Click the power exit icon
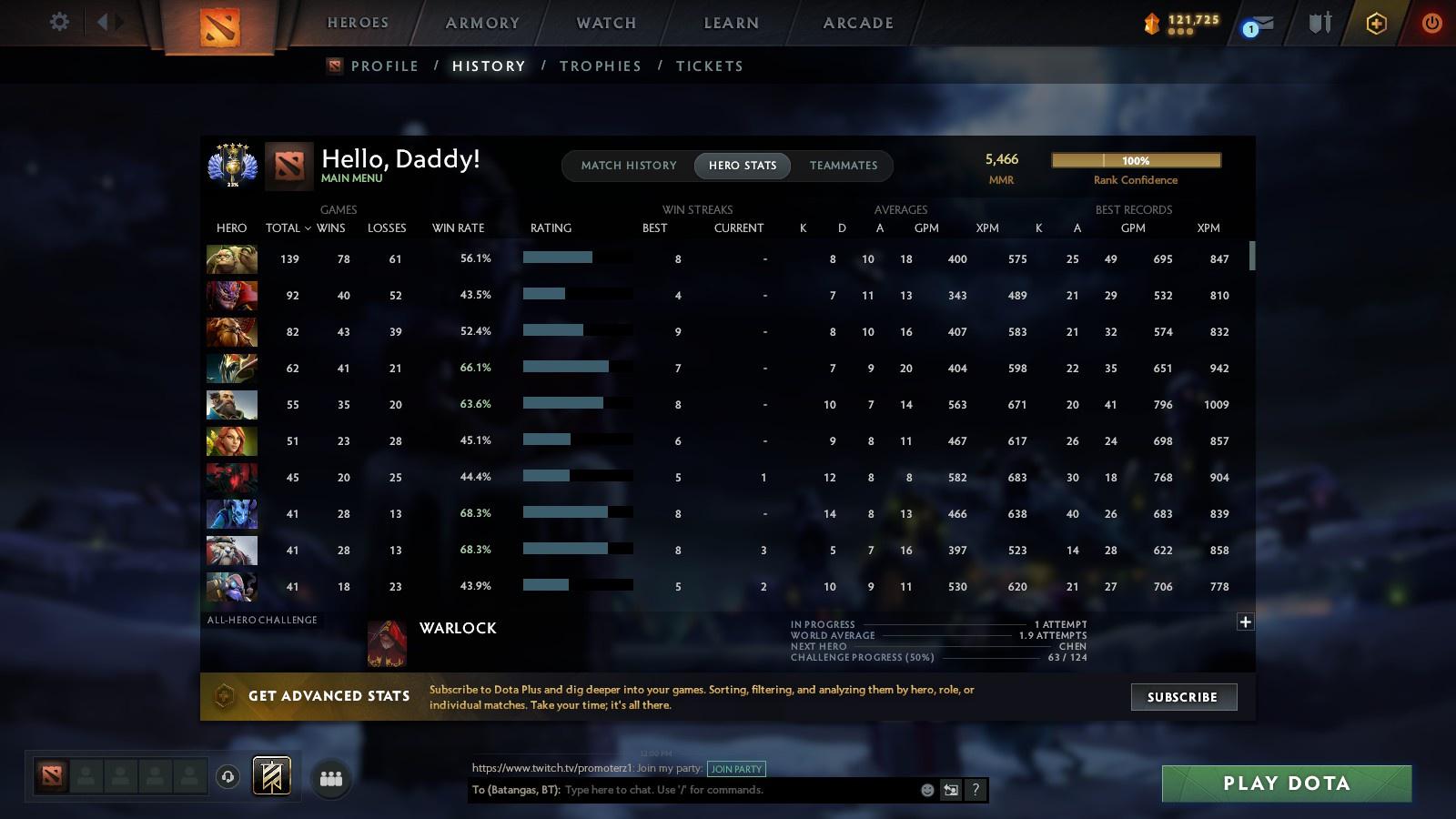This screenshot has width=1456, height=819. (x=1431, y=23)
